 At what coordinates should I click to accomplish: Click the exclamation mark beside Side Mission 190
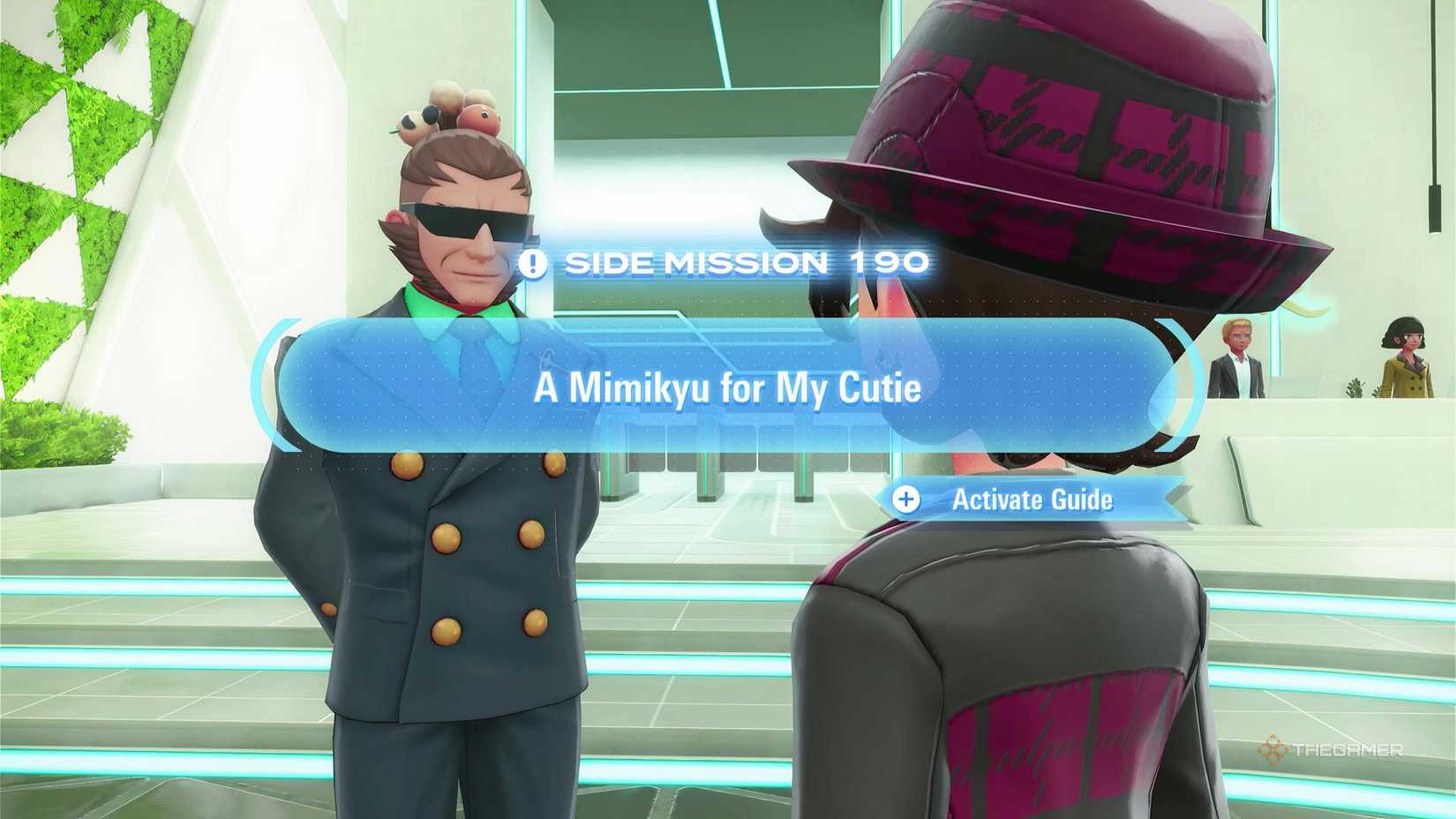[x=533, y=262]
